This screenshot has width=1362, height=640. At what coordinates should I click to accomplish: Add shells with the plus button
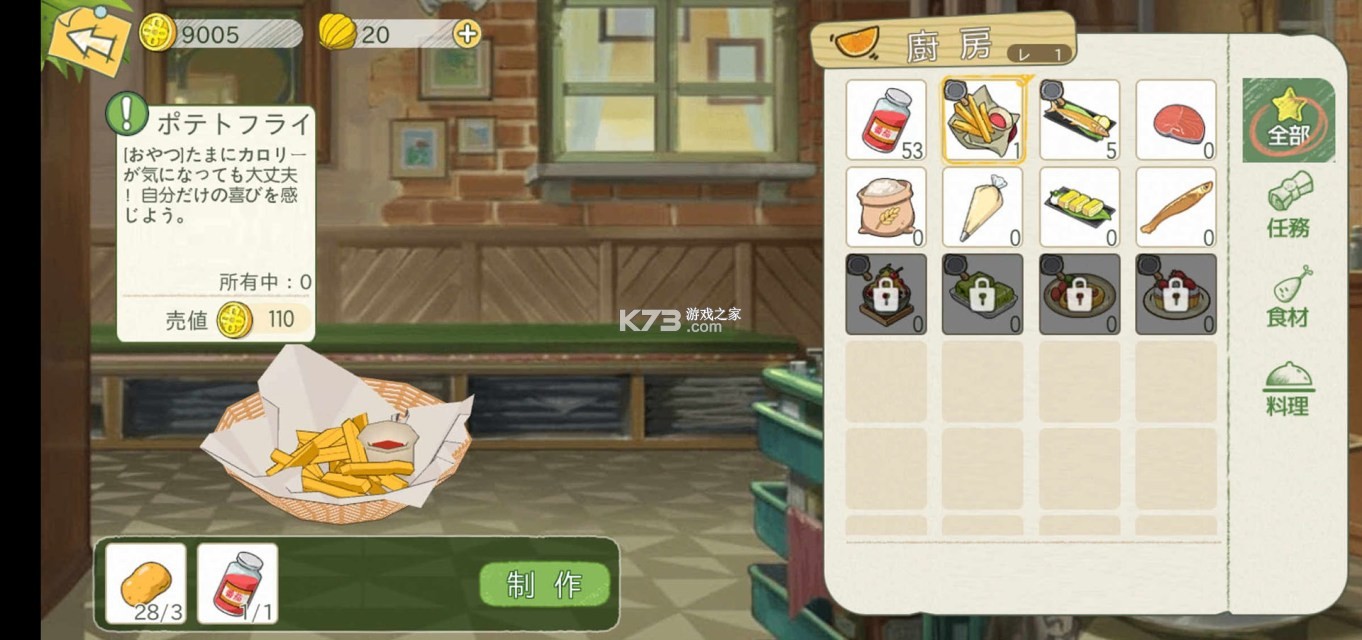[x=467, y=34]
